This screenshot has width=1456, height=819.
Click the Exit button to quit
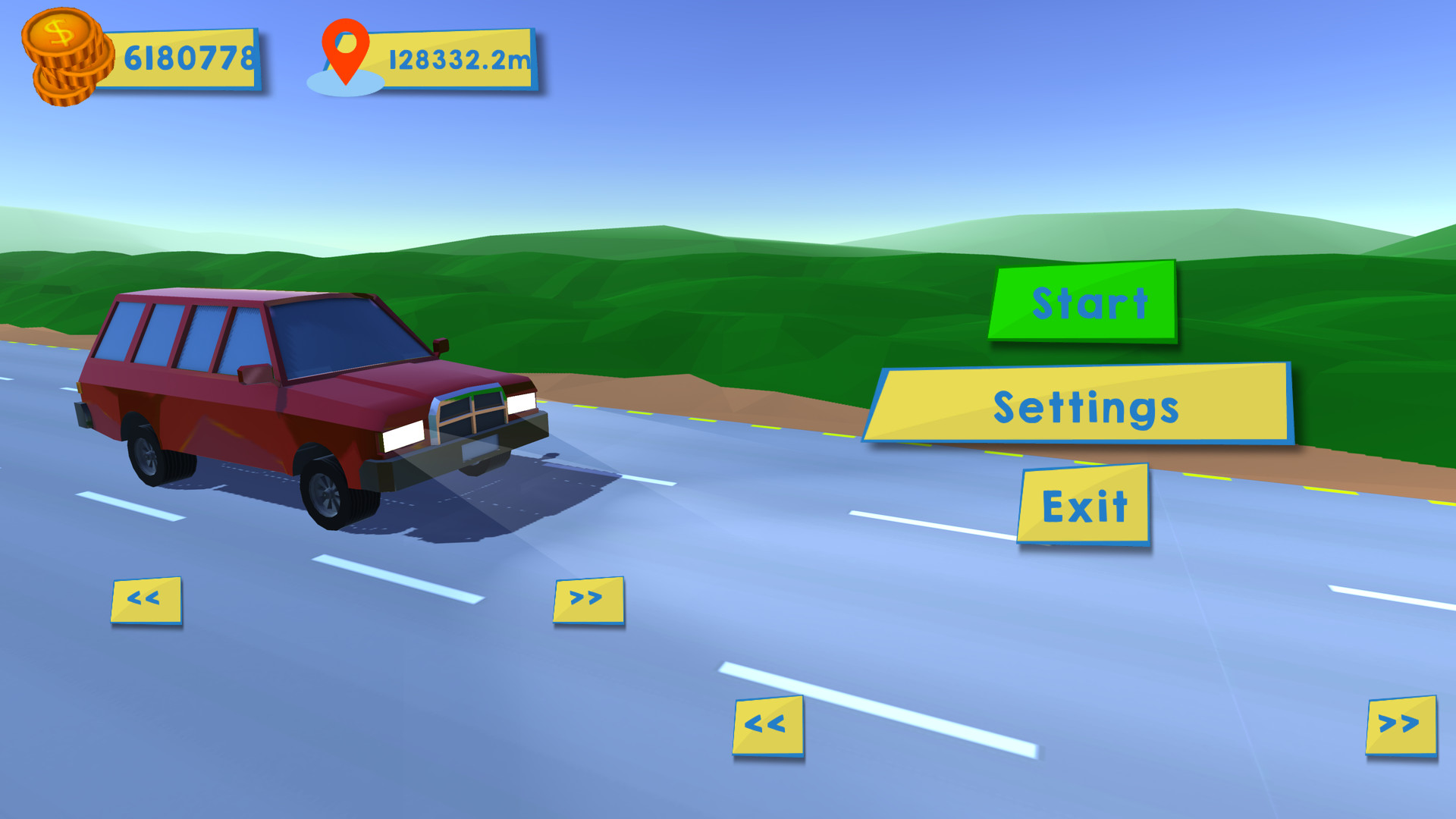click(x=1084, y=504)
